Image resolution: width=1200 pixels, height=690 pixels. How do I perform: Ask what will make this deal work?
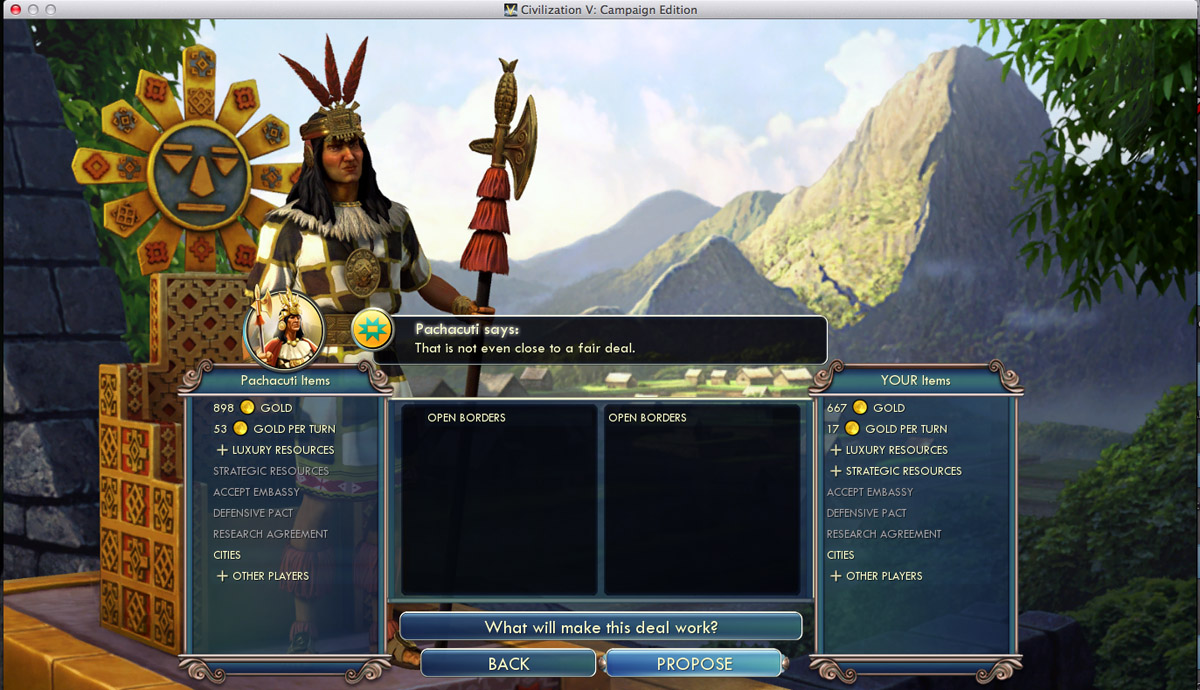[x=601, y=627]
